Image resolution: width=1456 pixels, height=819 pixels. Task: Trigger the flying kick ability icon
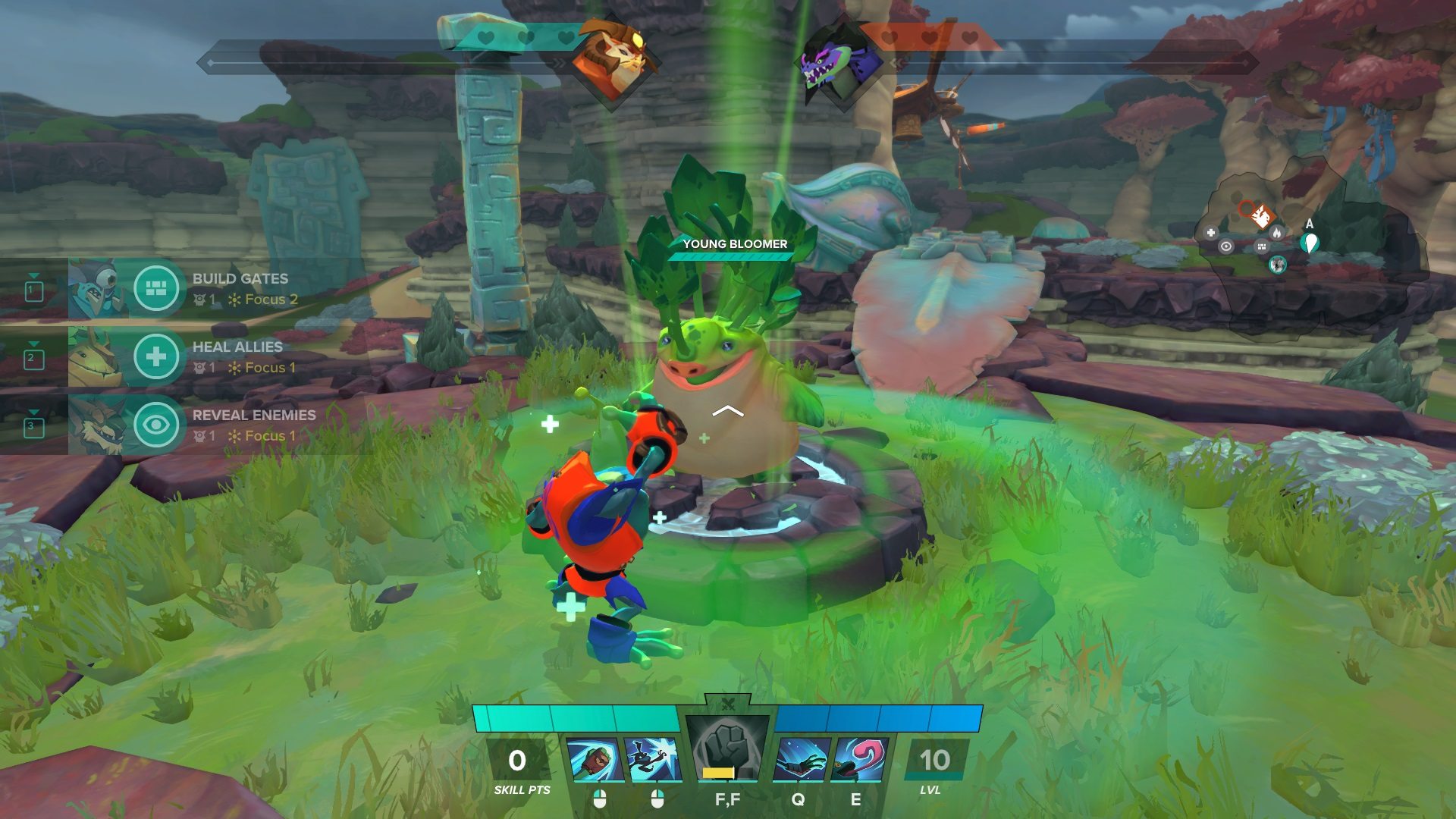point(653,760)
